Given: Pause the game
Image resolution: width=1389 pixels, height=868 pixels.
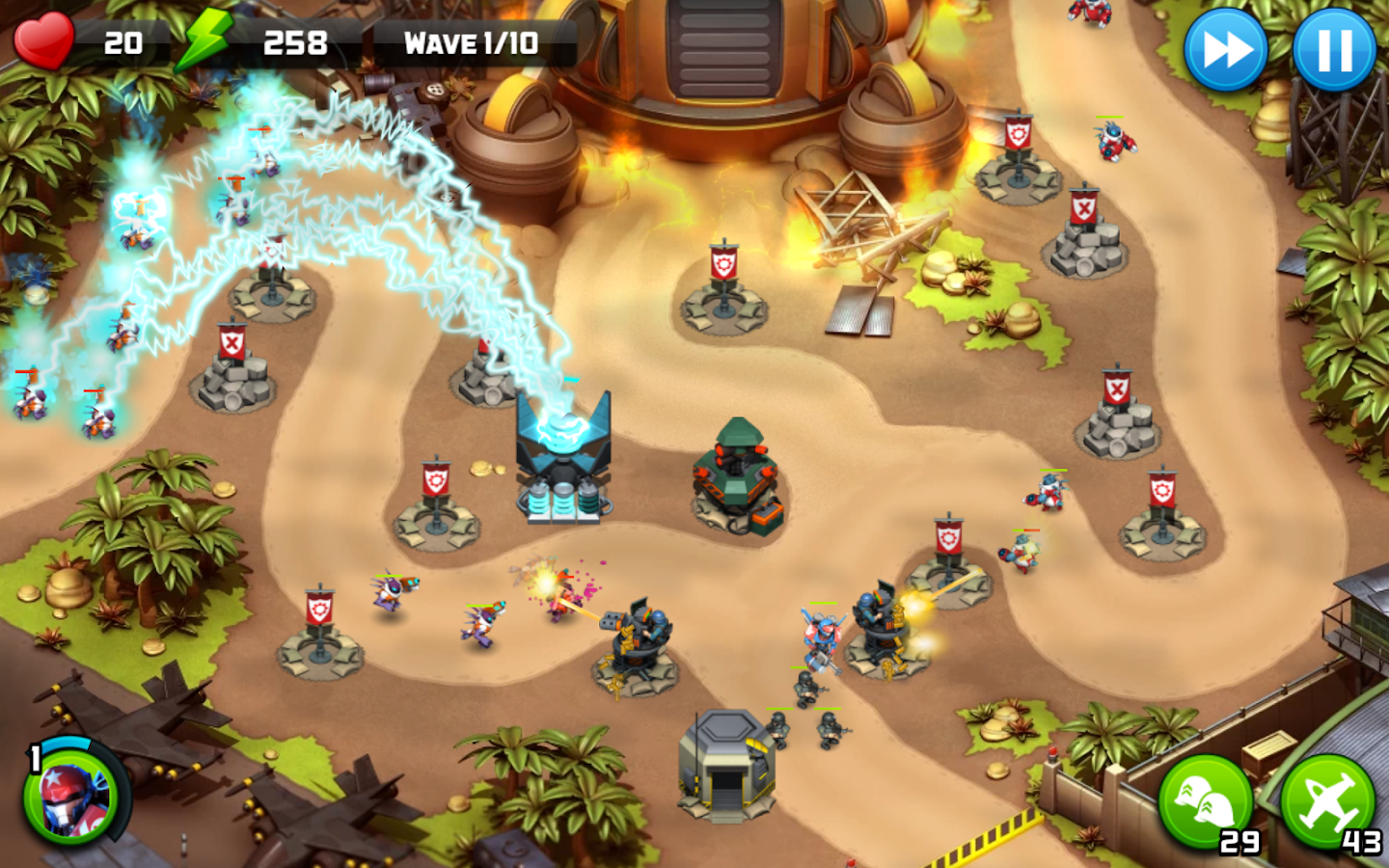Looking at the screenshot, I should (1334, 50).
